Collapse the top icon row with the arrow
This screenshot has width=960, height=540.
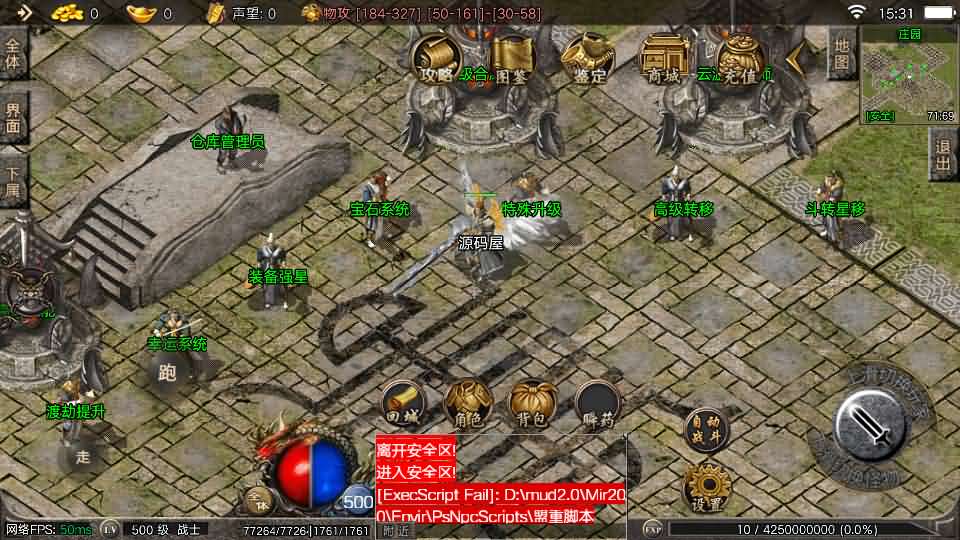pyautogui.click(x=795, y=59)
